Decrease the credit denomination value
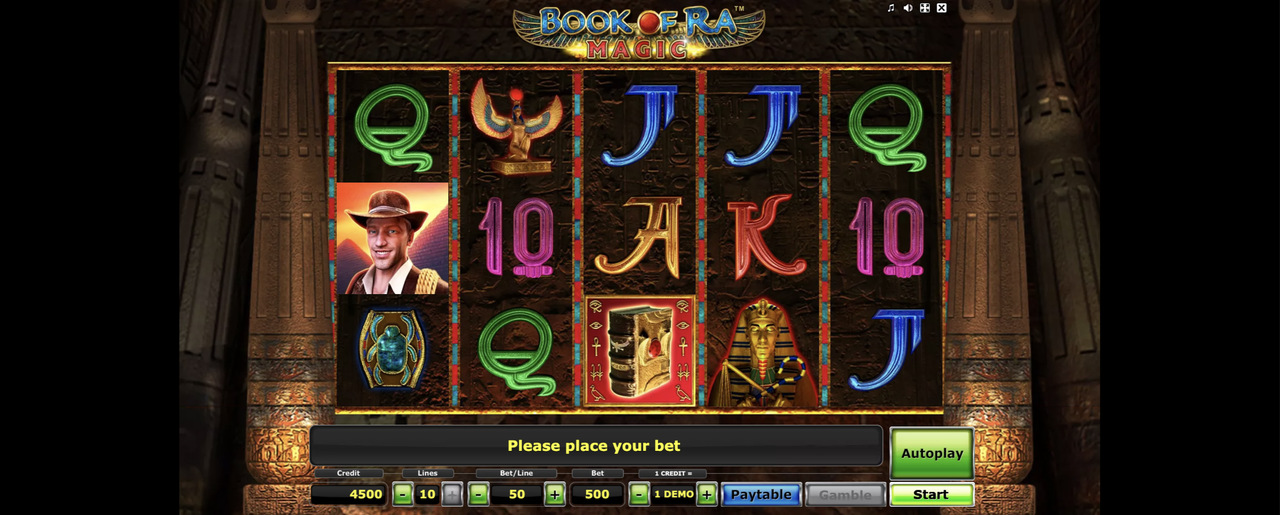 (x=639, y=494)
